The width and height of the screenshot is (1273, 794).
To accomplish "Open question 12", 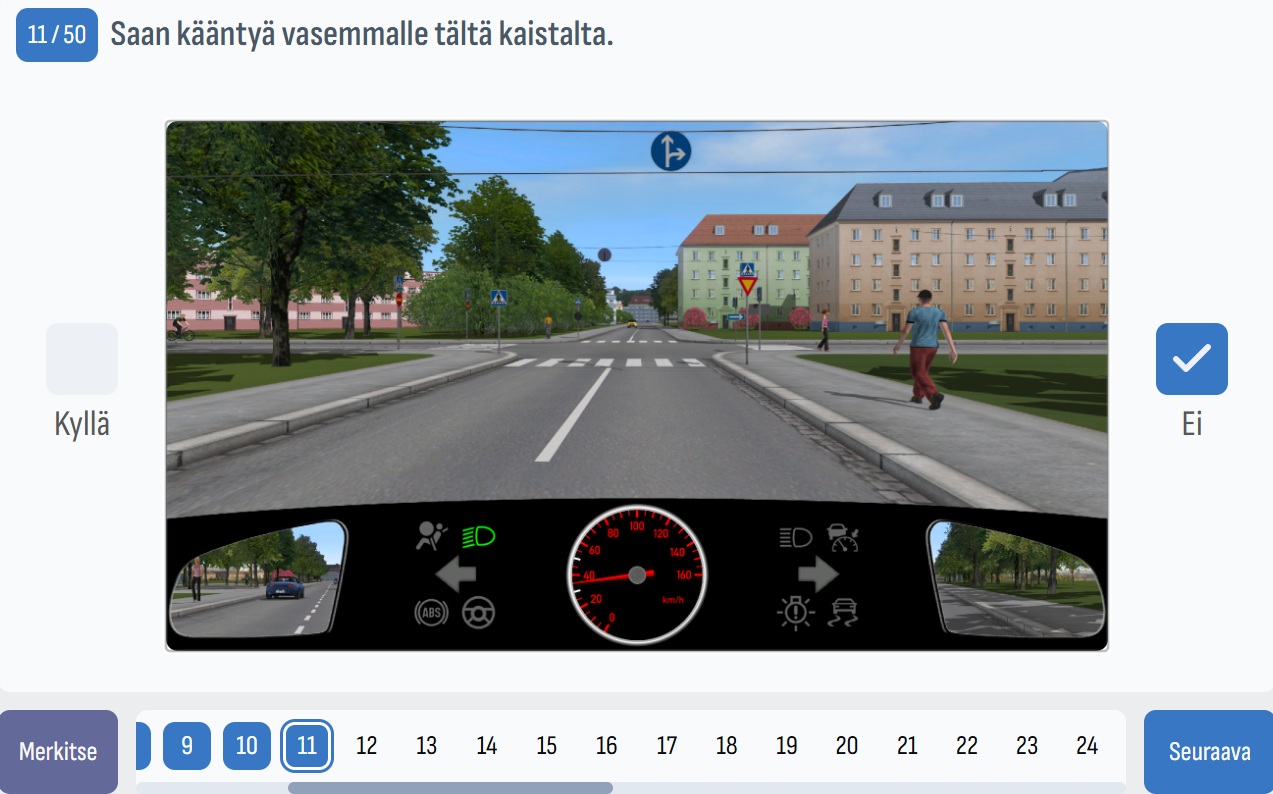I will coord(367,746).
